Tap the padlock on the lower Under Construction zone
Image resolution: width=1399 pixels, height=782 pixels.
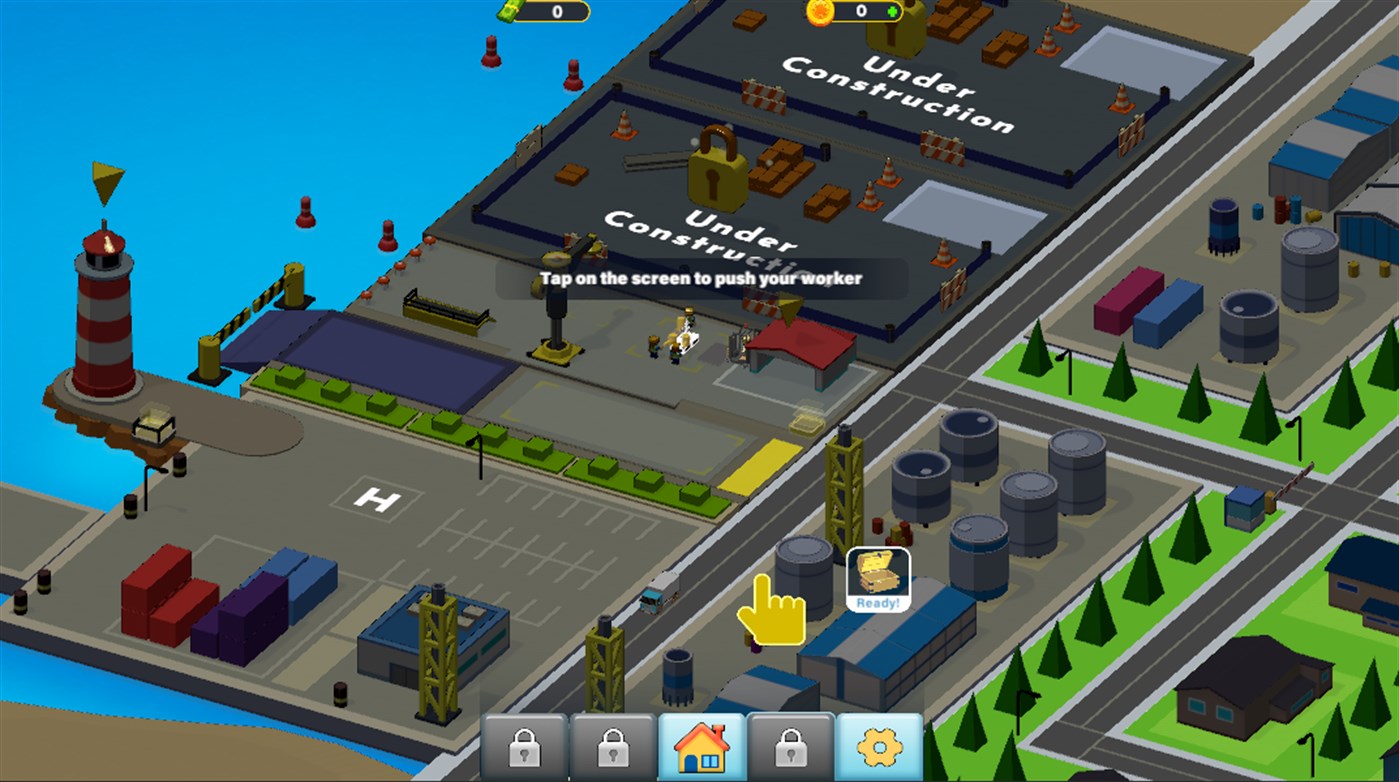(x=715, y=175)
